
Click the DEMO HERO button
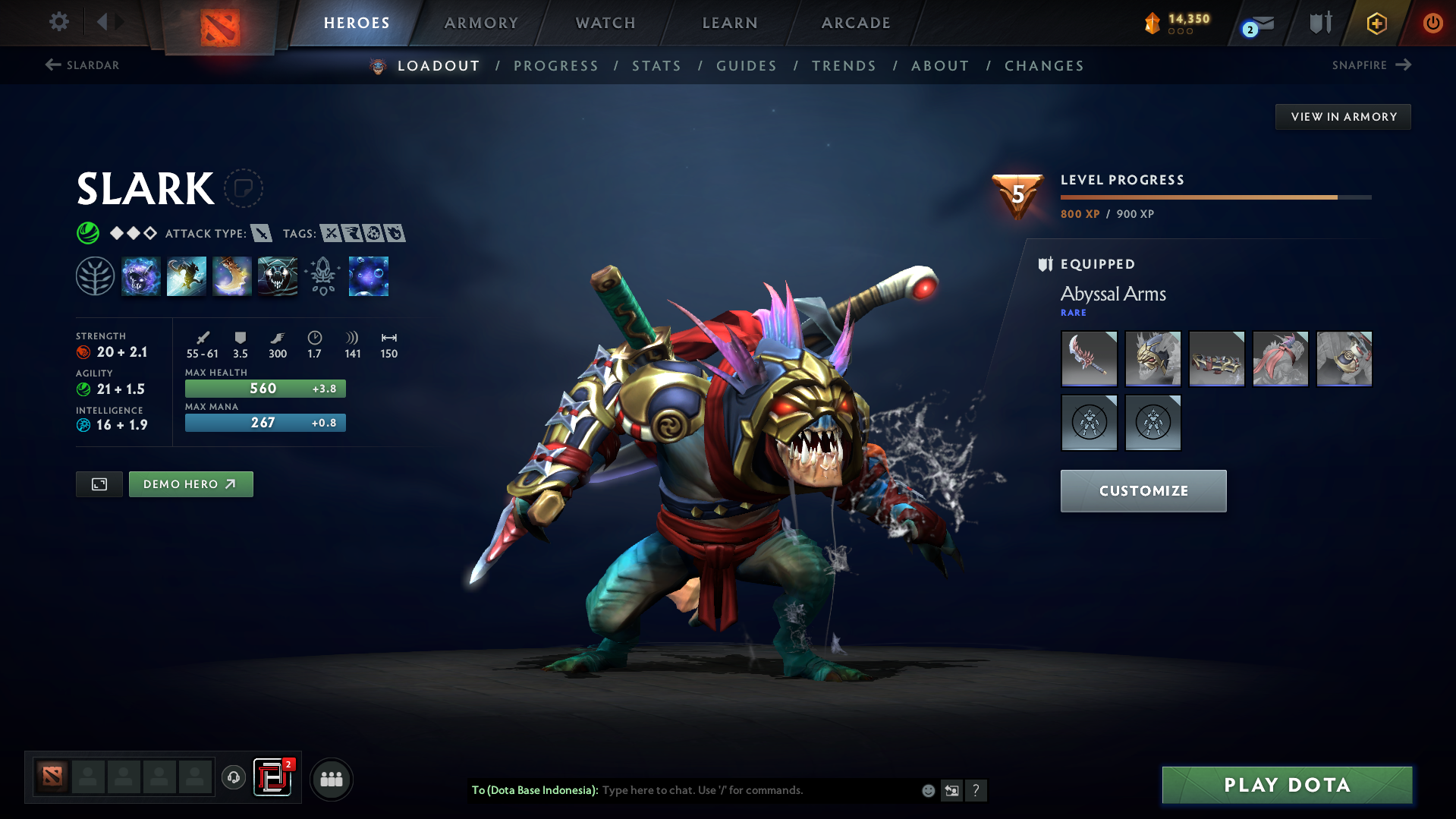(x=190, y=484)
